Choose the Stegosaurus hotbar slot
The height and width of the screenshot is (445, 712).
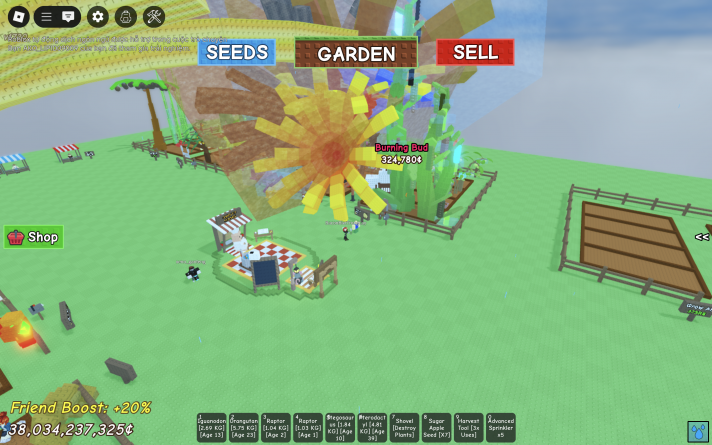[x=340, y=428]
